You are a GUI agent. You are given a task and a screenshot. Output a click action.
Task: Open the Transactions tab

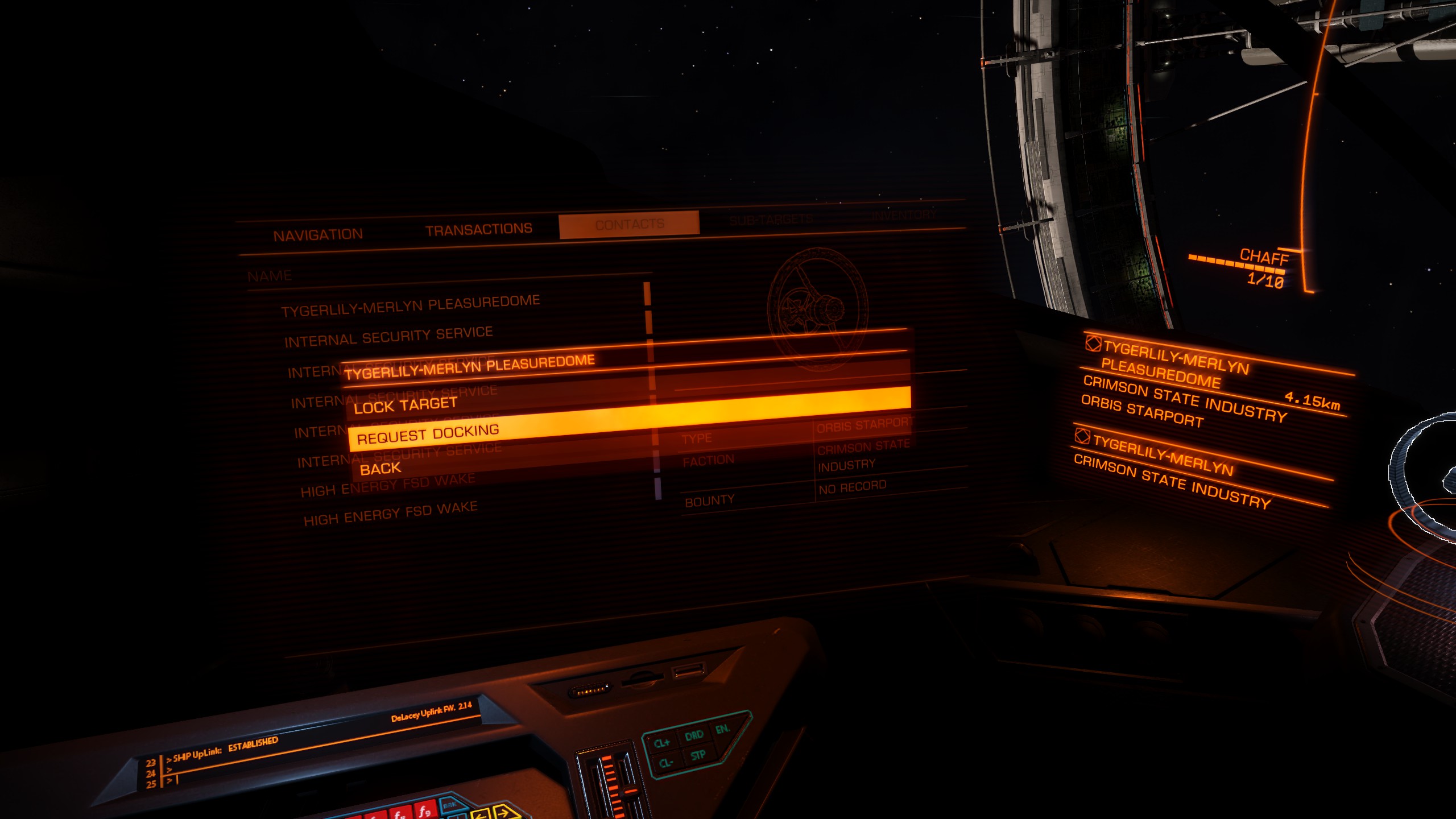pos(478,229)
